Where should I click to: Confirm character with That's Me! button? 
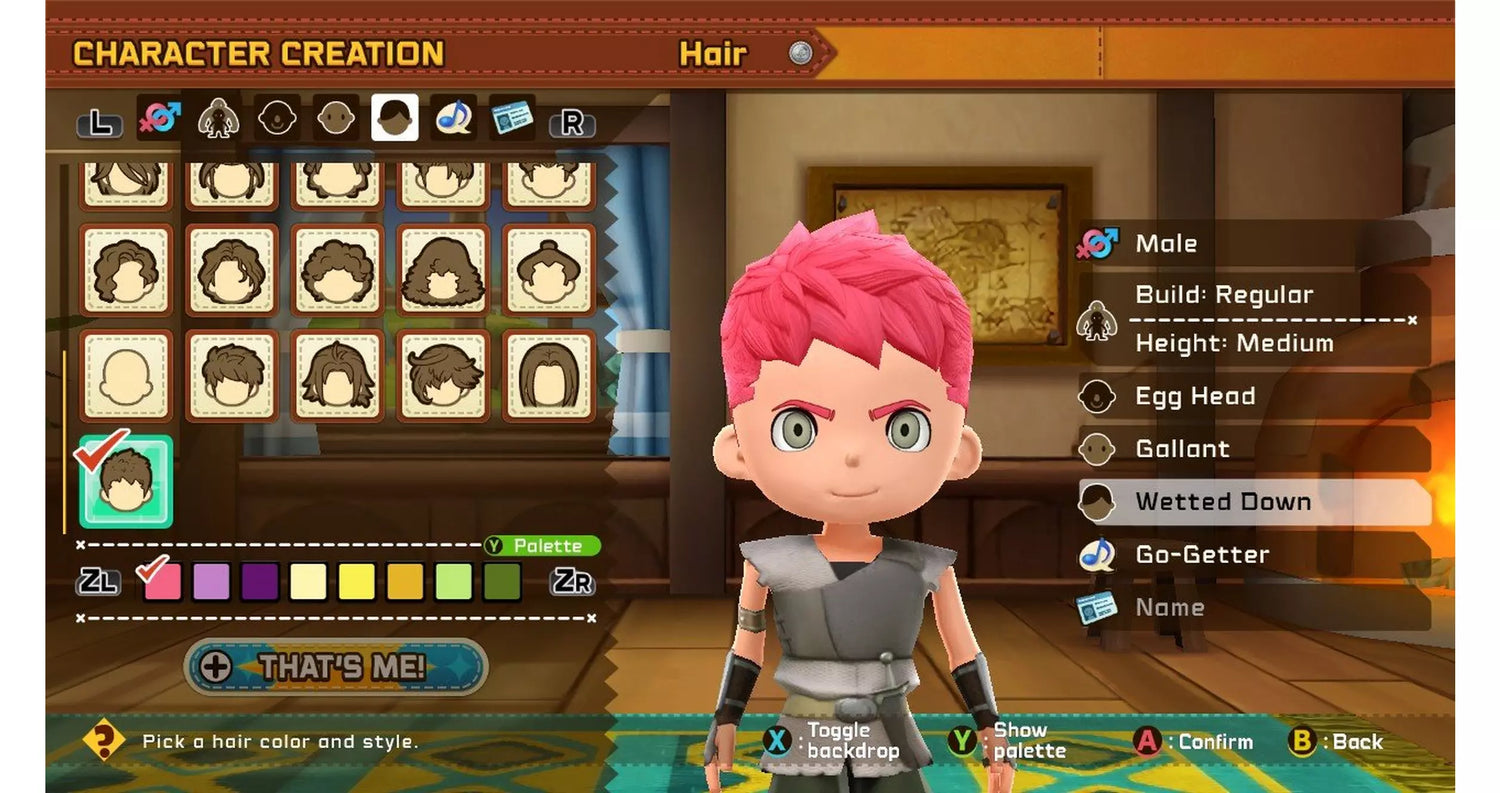(336, 667)
